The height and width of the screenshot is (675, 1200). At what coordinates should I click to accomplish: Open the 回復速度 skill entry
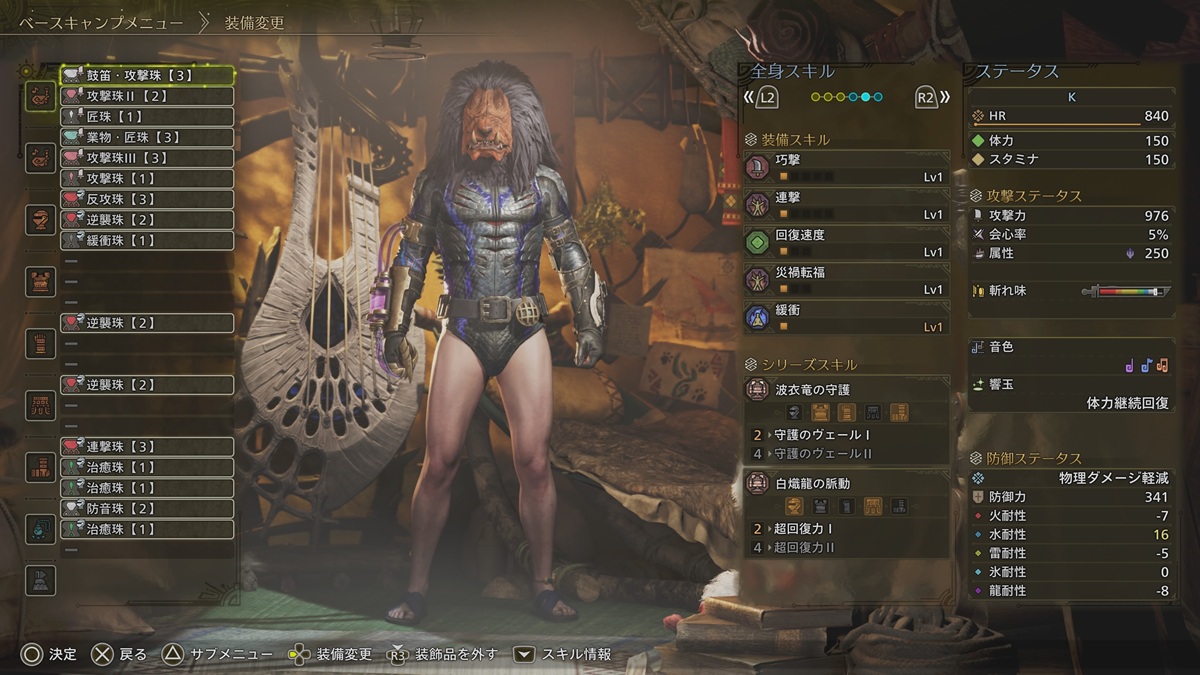click(846, 243)
